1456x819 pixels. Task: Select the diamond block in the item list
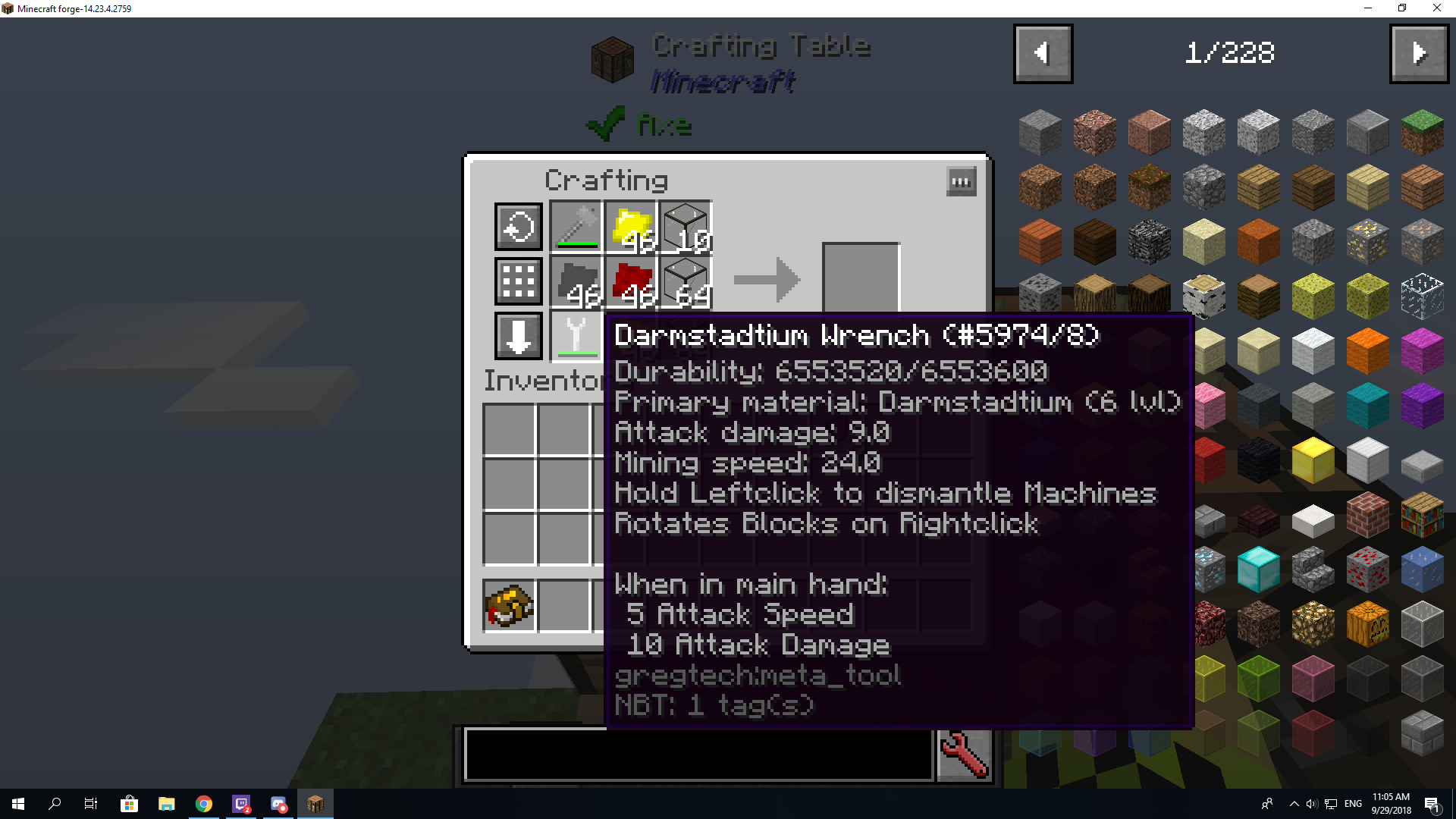(1258, 569)
